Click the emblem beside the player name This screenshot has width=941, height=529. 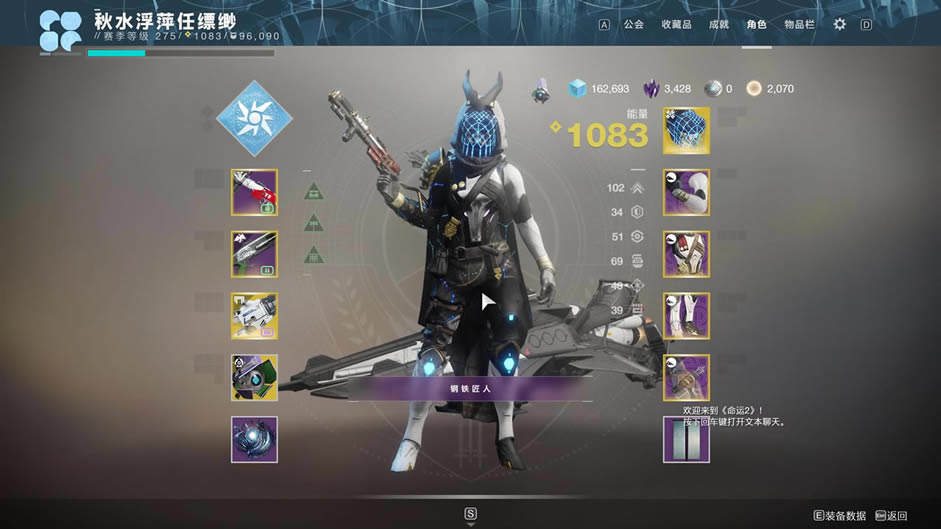tap(61, 31)
